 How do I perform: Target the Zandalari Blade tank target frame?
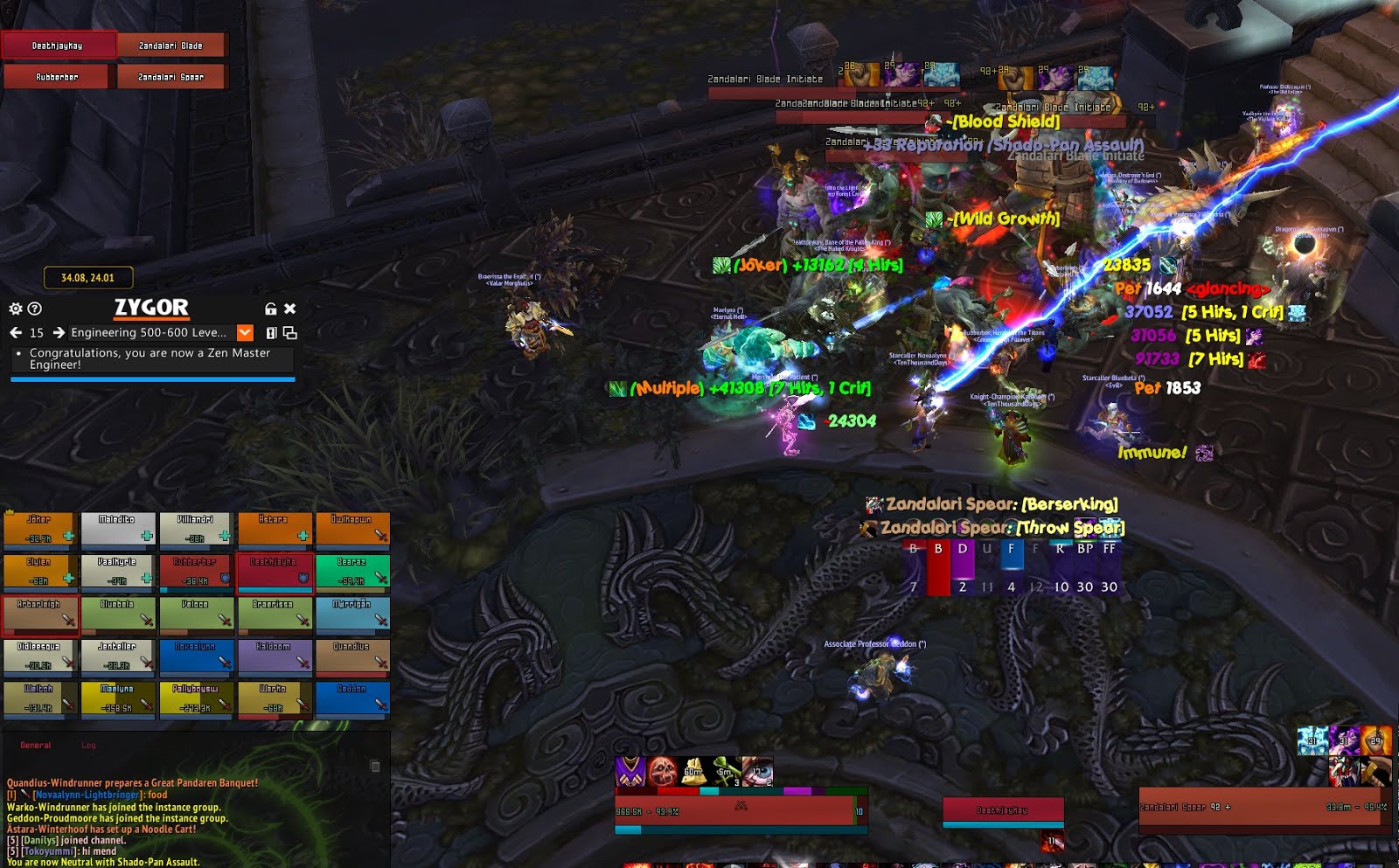click(171, 45)
